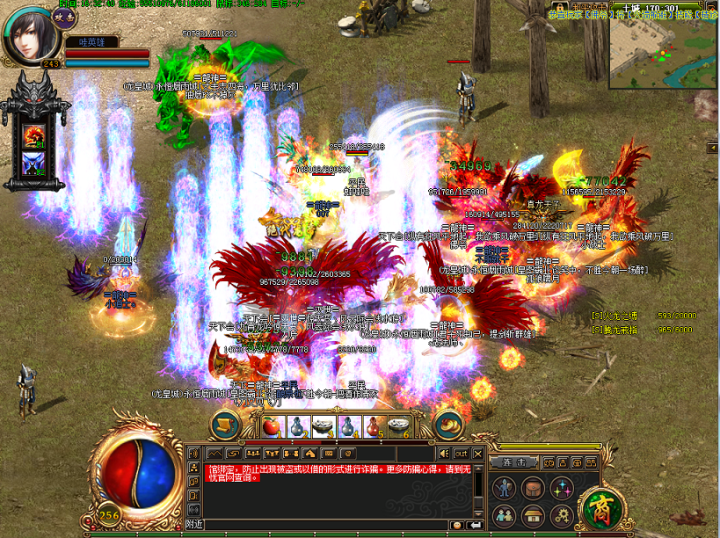Open the backpack bag icon

click(x=533, y=488)
